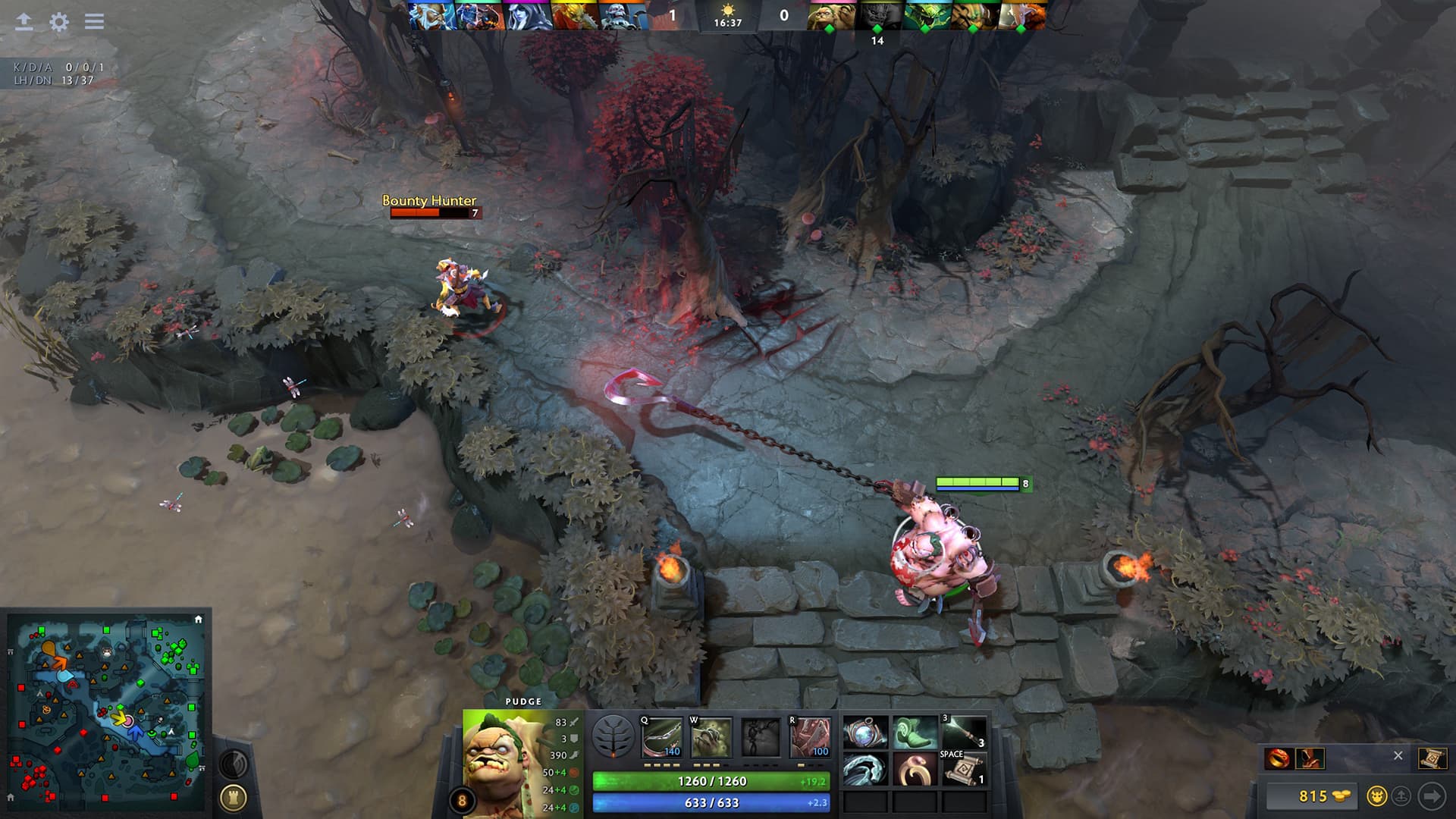1456x819 pixels.
Task: Open the game settings gear
Action: click(58, 22)
